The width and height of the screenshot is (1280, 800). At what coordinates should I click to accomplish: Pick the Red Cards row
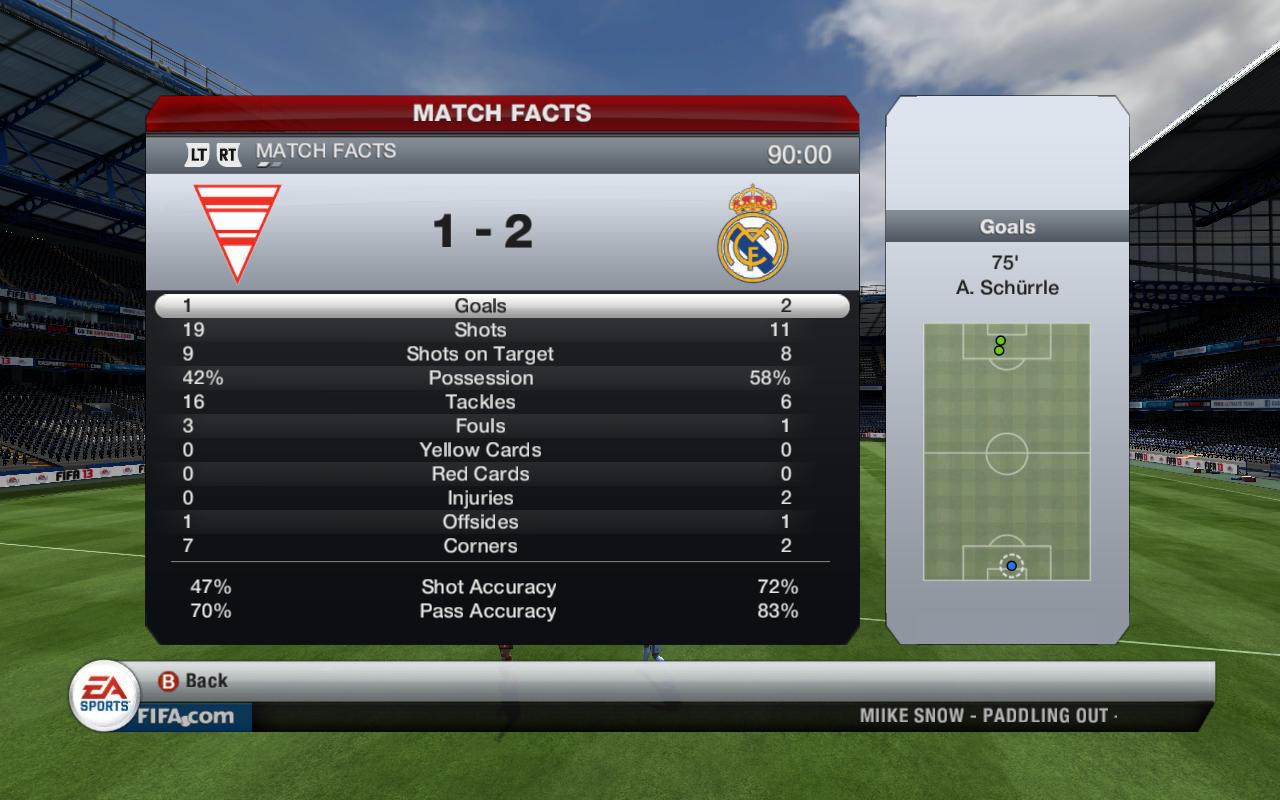[x=481, y=474]
